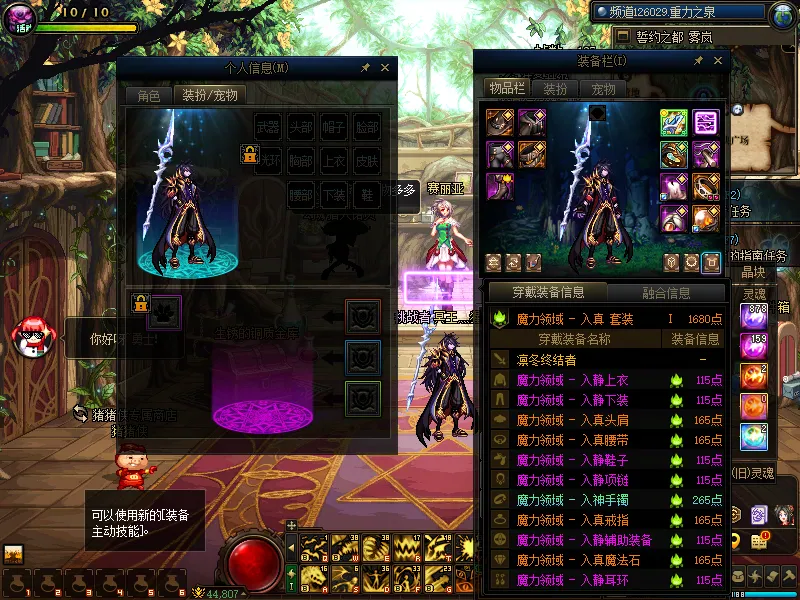
Task: Show the 融合信息 fusion info tab
Action: (665, 293)
